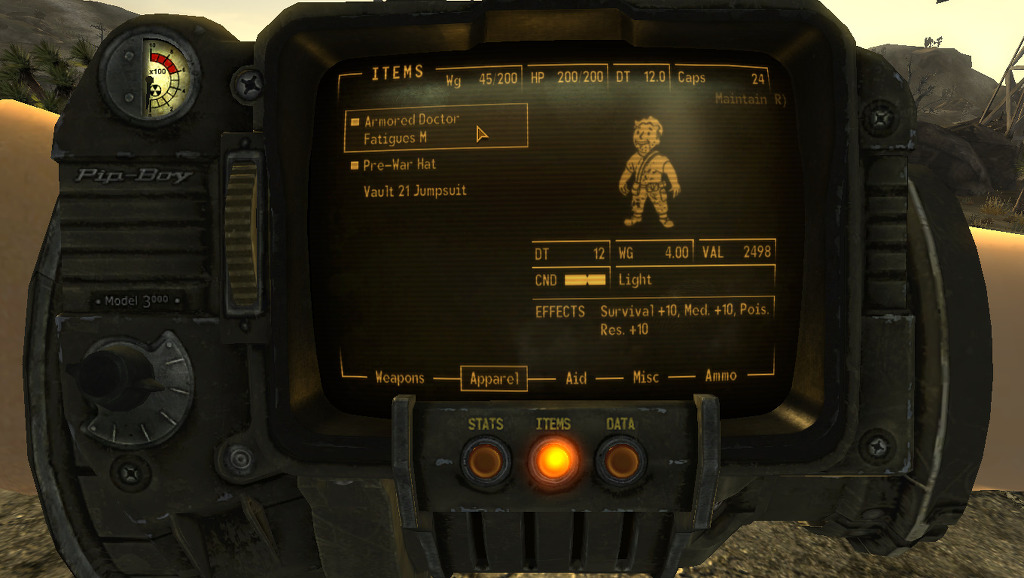Click the glowing ITEMS button

552,461
